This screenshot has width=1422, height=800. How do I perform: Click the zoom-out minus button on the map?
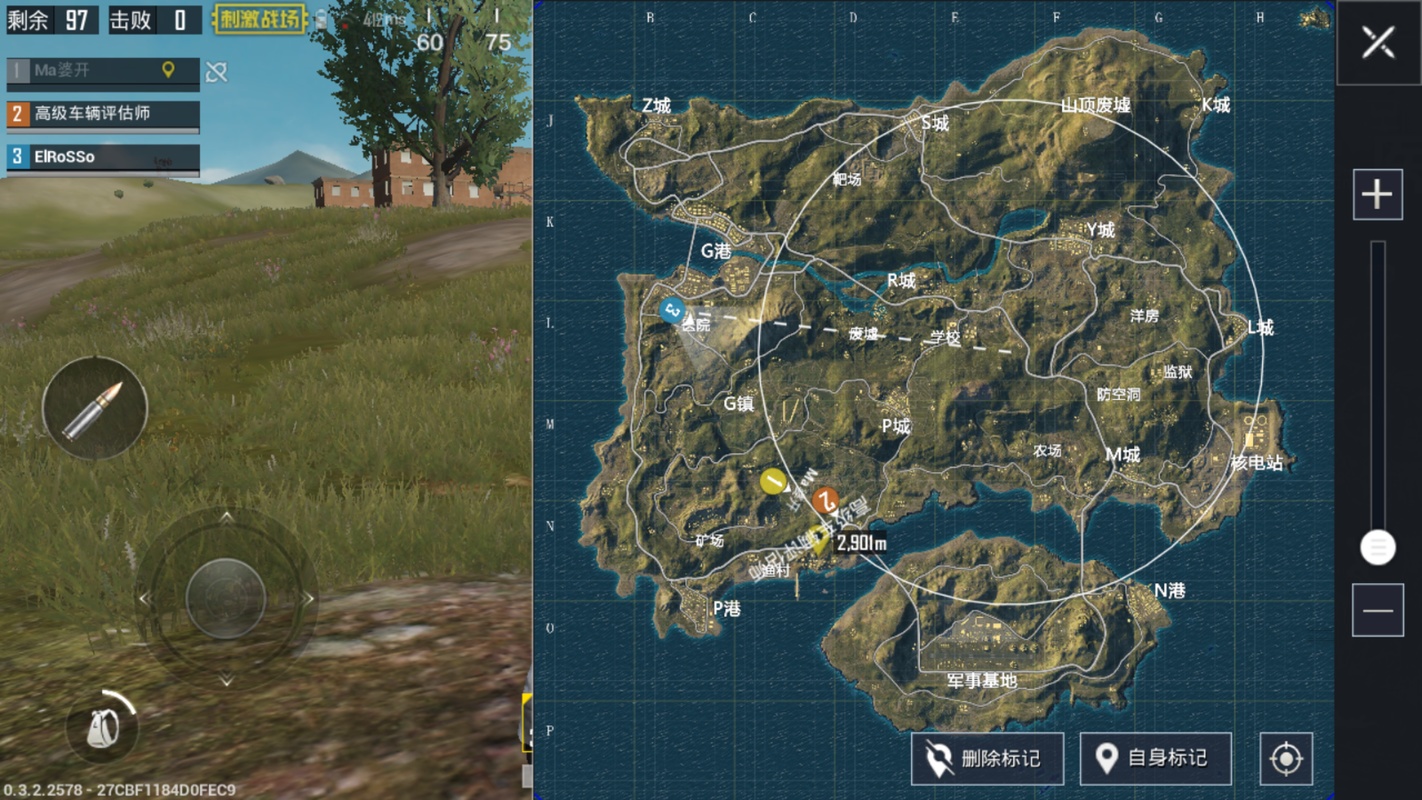[1377, 609]
